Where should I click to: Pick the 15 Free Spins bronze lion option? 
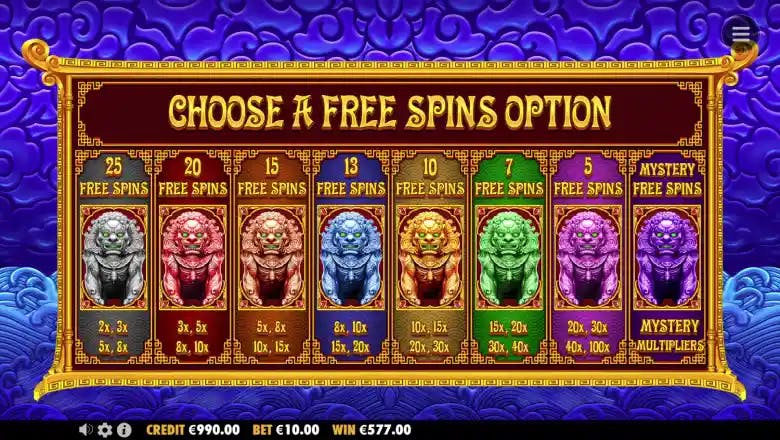coord(271,258)
